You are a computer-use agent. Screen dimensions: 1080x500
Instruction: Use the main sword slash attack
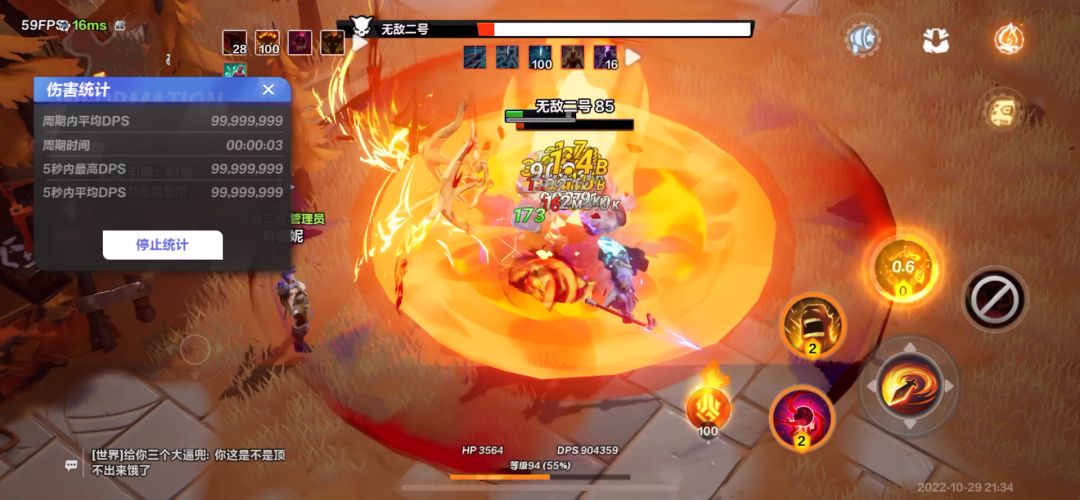(908, 386)
